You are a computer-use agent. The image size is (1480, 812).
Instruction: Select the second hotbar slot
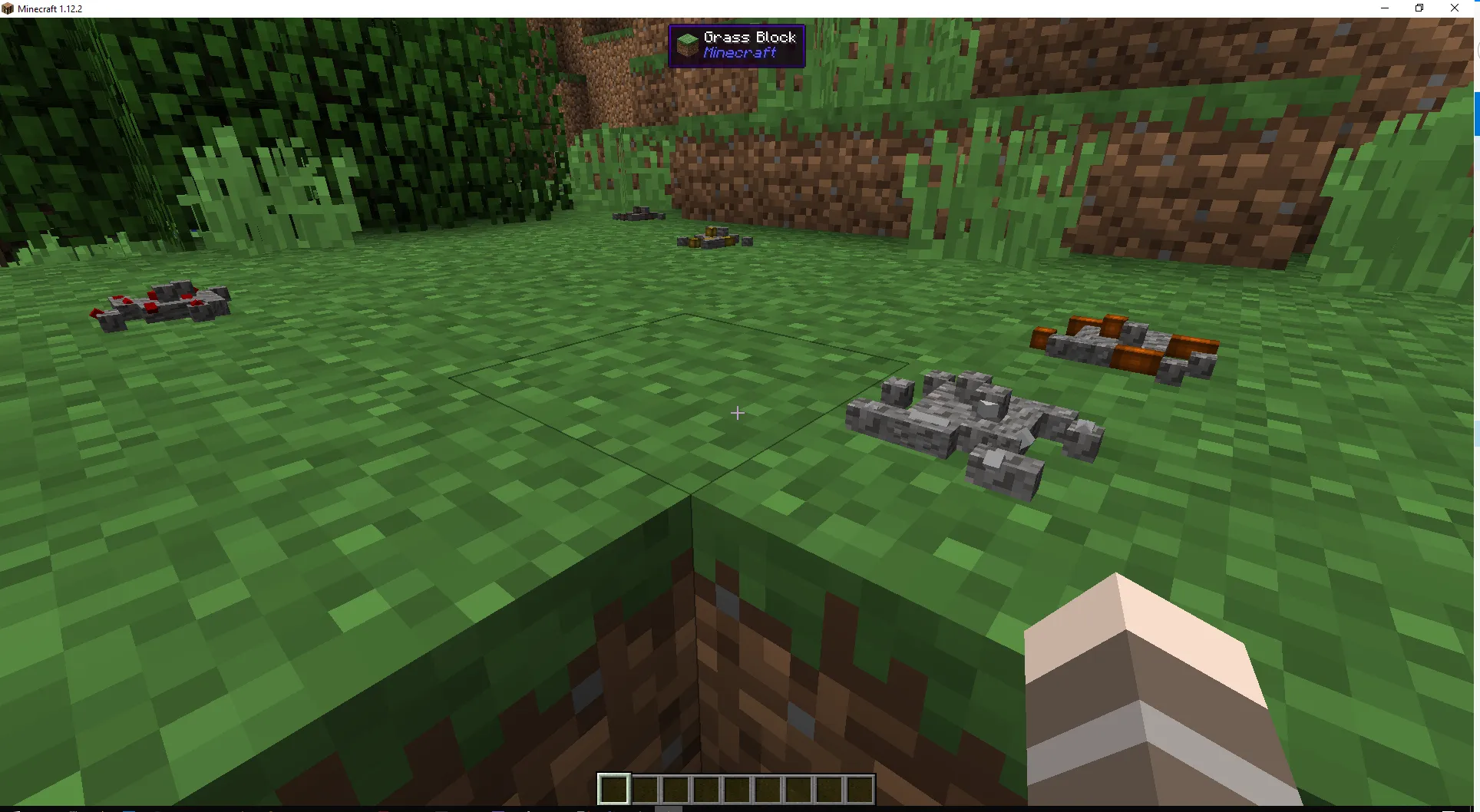645,789
